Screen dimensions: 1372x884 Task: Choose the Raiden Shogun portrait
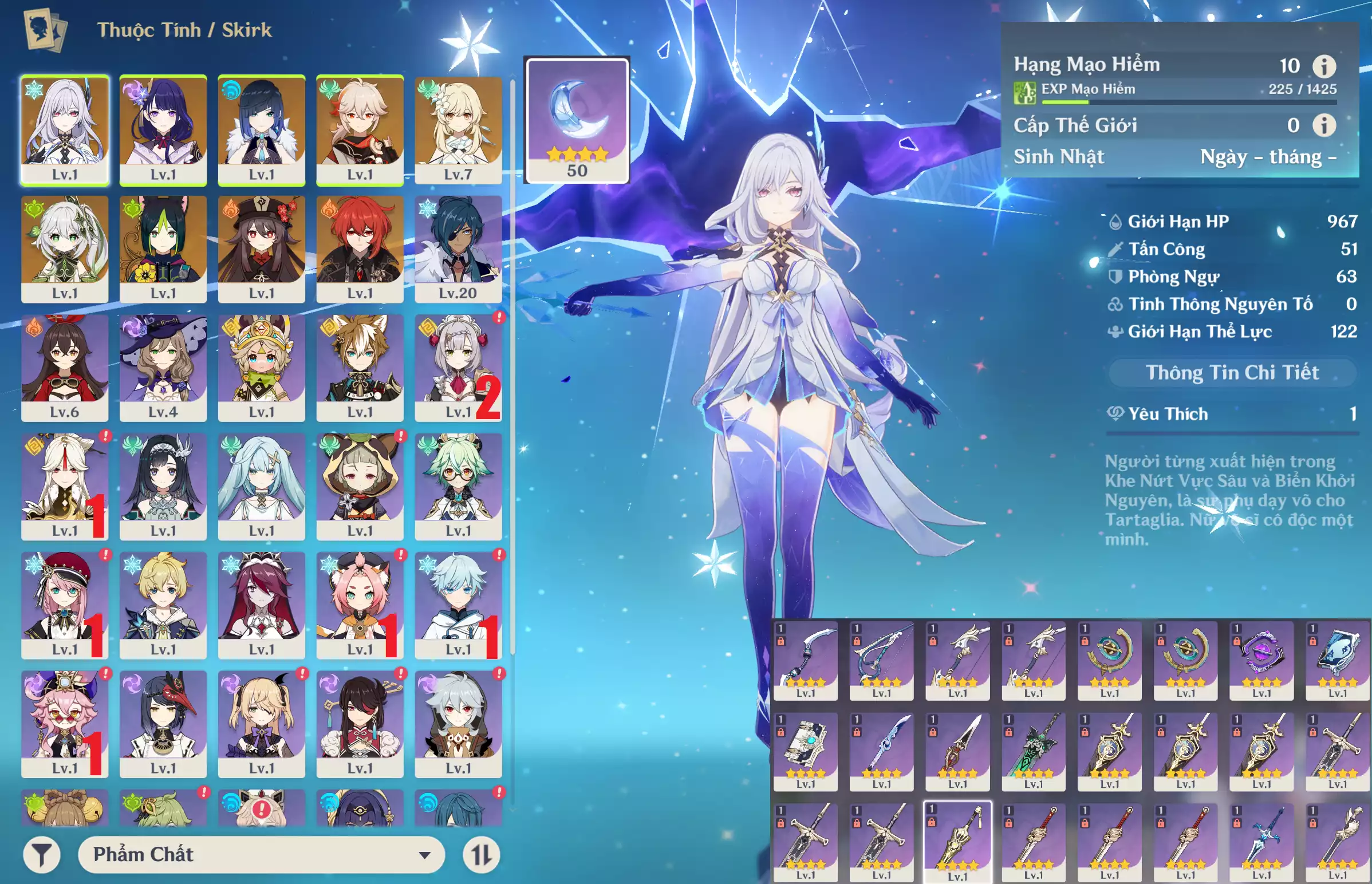163,130
